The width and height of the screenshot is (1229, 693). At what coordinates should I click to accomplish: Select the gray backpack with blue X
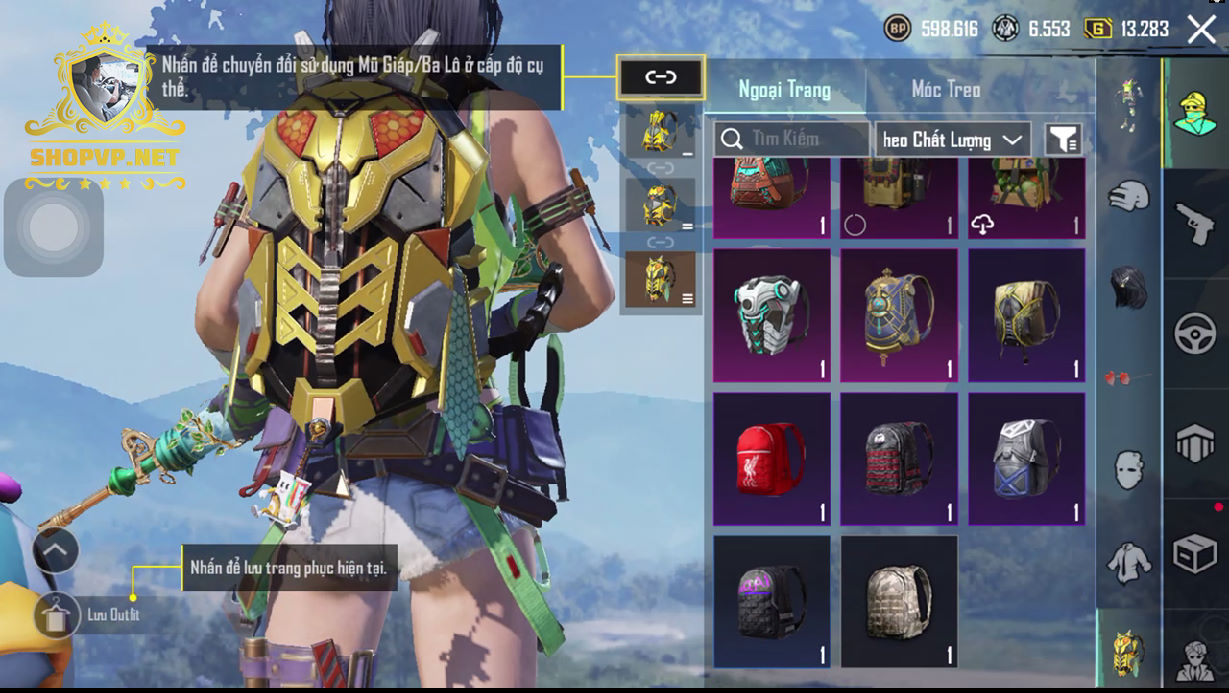point(1026,459)
